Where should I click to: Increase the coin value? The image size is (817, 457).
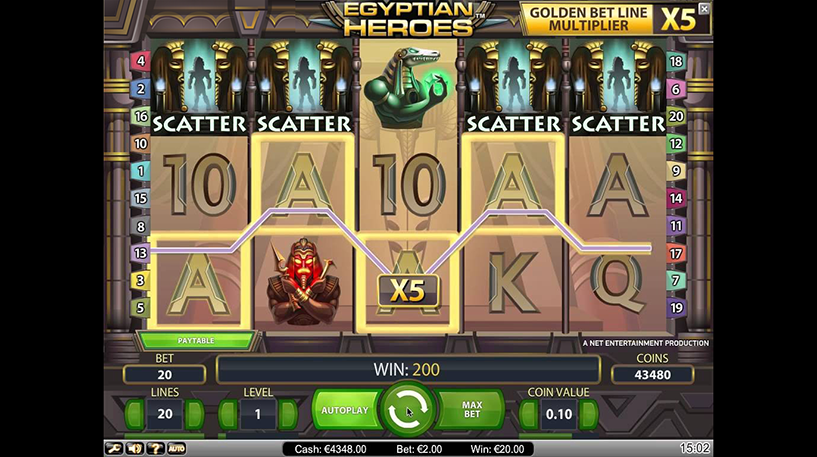tap(591, 415)
